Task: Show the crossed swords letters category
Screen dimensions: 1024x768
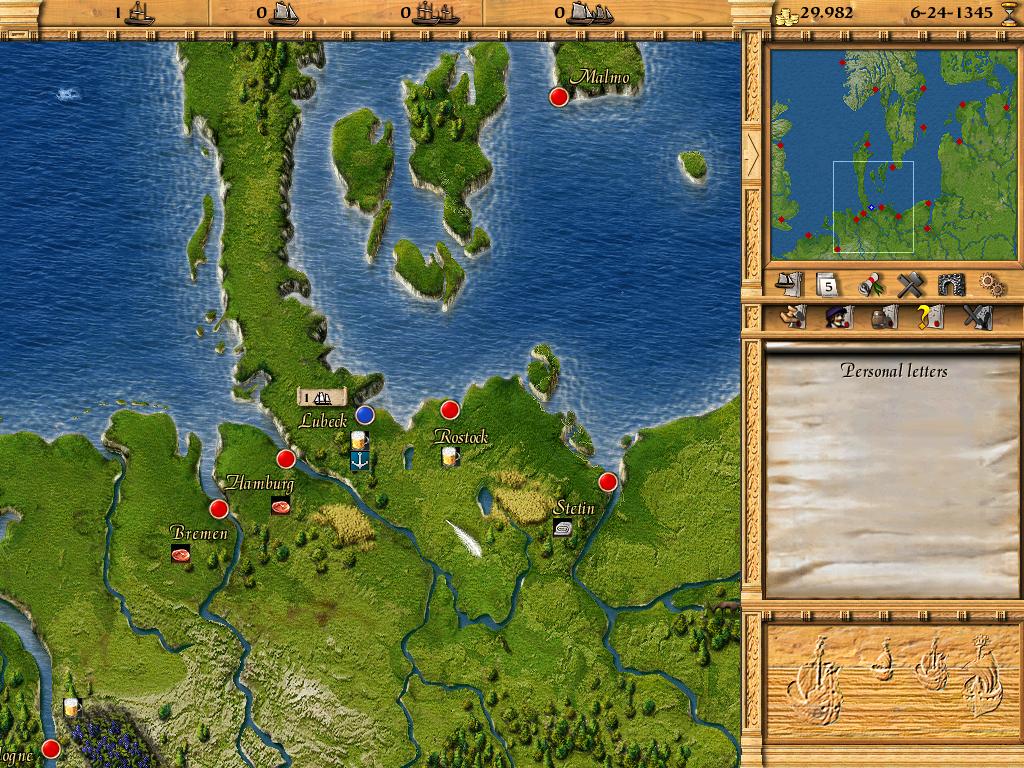Action: click(x=976, y=318)
